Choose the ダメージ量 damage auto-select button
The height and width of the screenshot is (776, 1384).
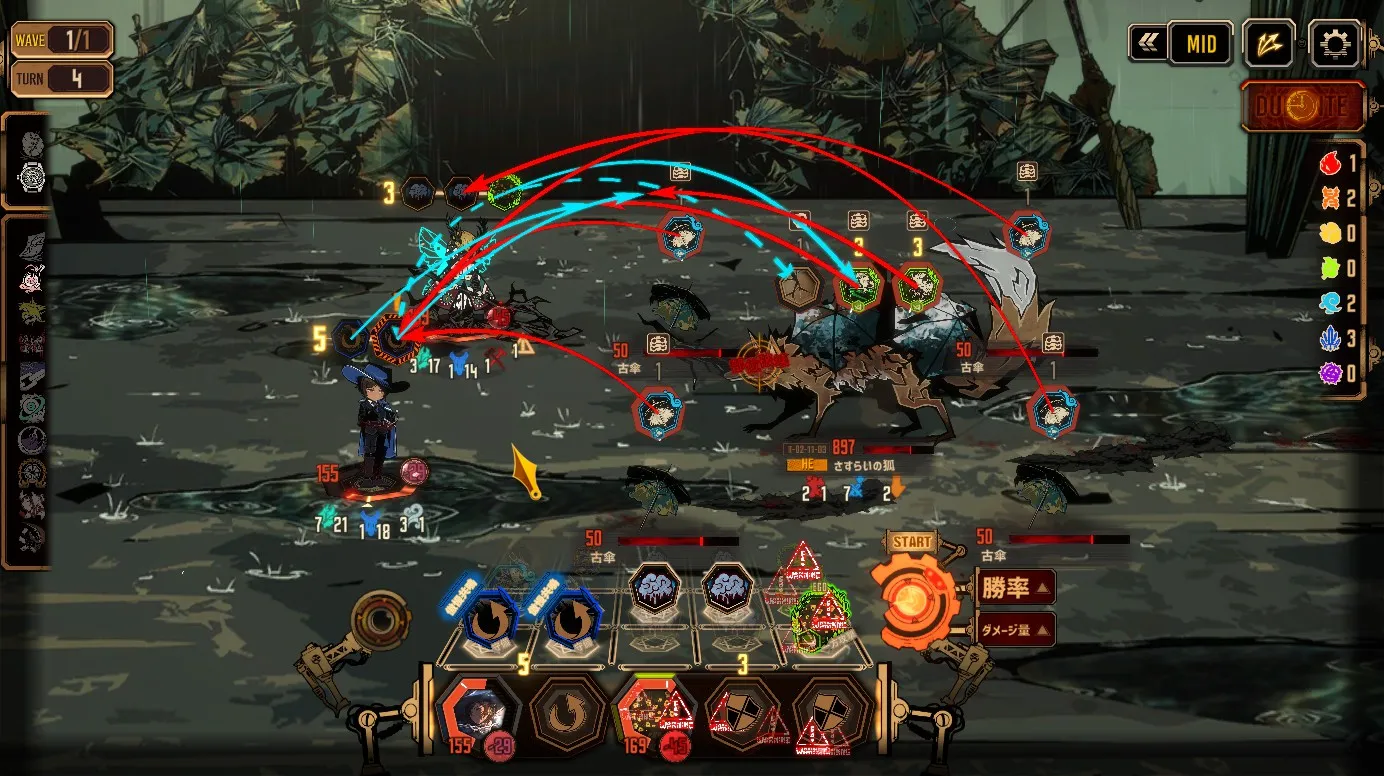pyautogui.click(x=1015, y=629)
